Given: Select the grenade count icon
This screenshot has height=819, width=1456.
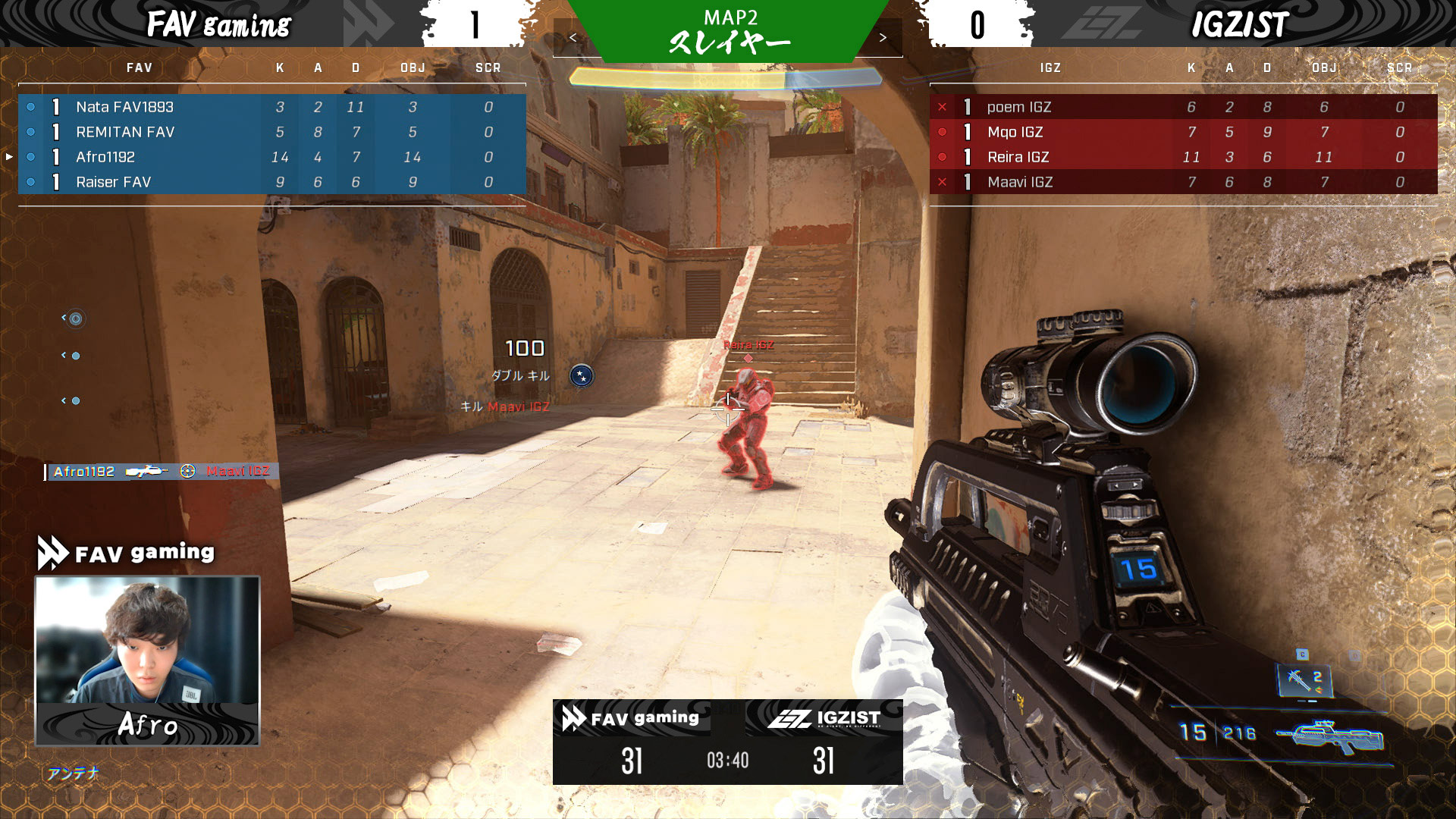Looking at the screenshot, I should pos(1304,679).
